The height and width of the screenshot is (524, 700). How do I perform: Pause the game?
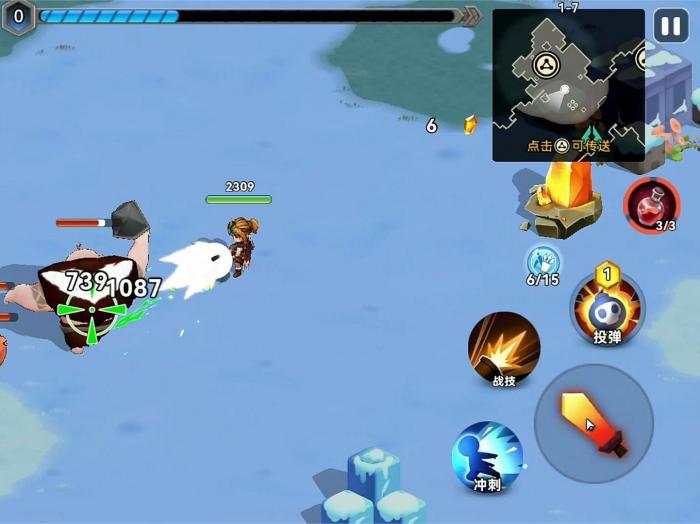tap(670, 26)
